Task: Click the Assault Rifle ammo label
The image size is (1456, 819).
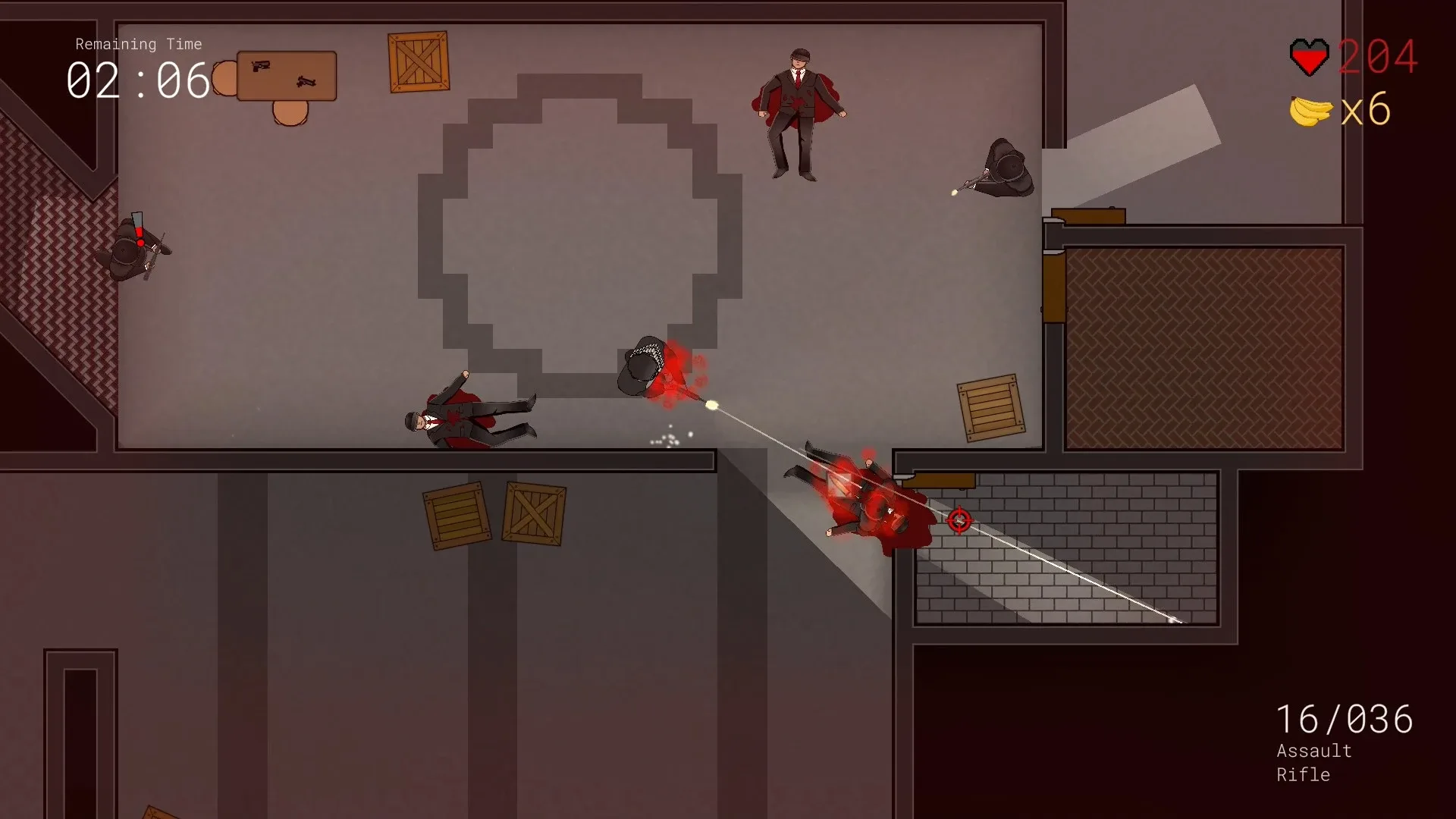Action: coord(1313,762)
